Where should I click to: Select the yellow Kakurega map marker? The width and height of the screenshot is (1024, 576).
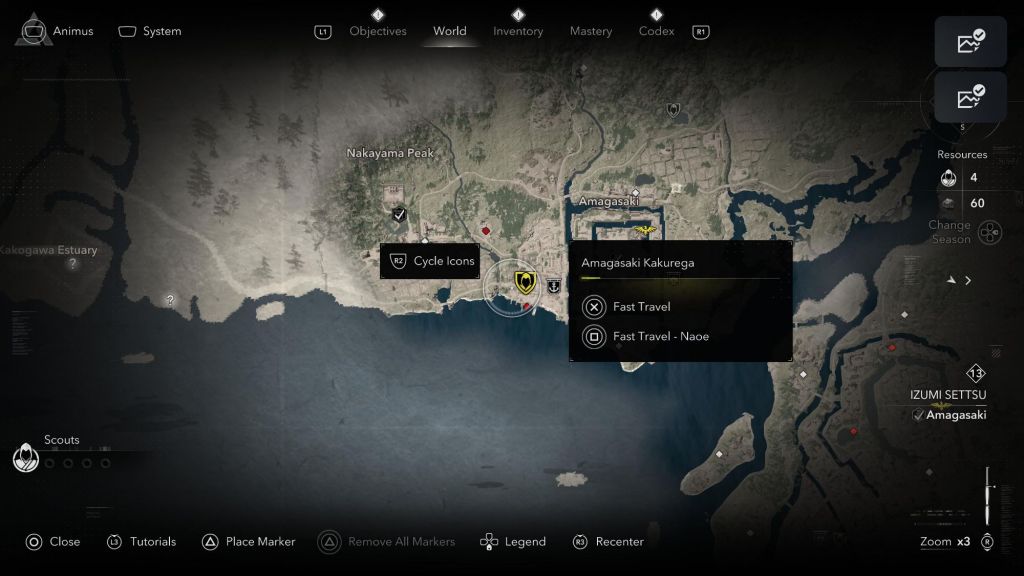pos(523,282)
